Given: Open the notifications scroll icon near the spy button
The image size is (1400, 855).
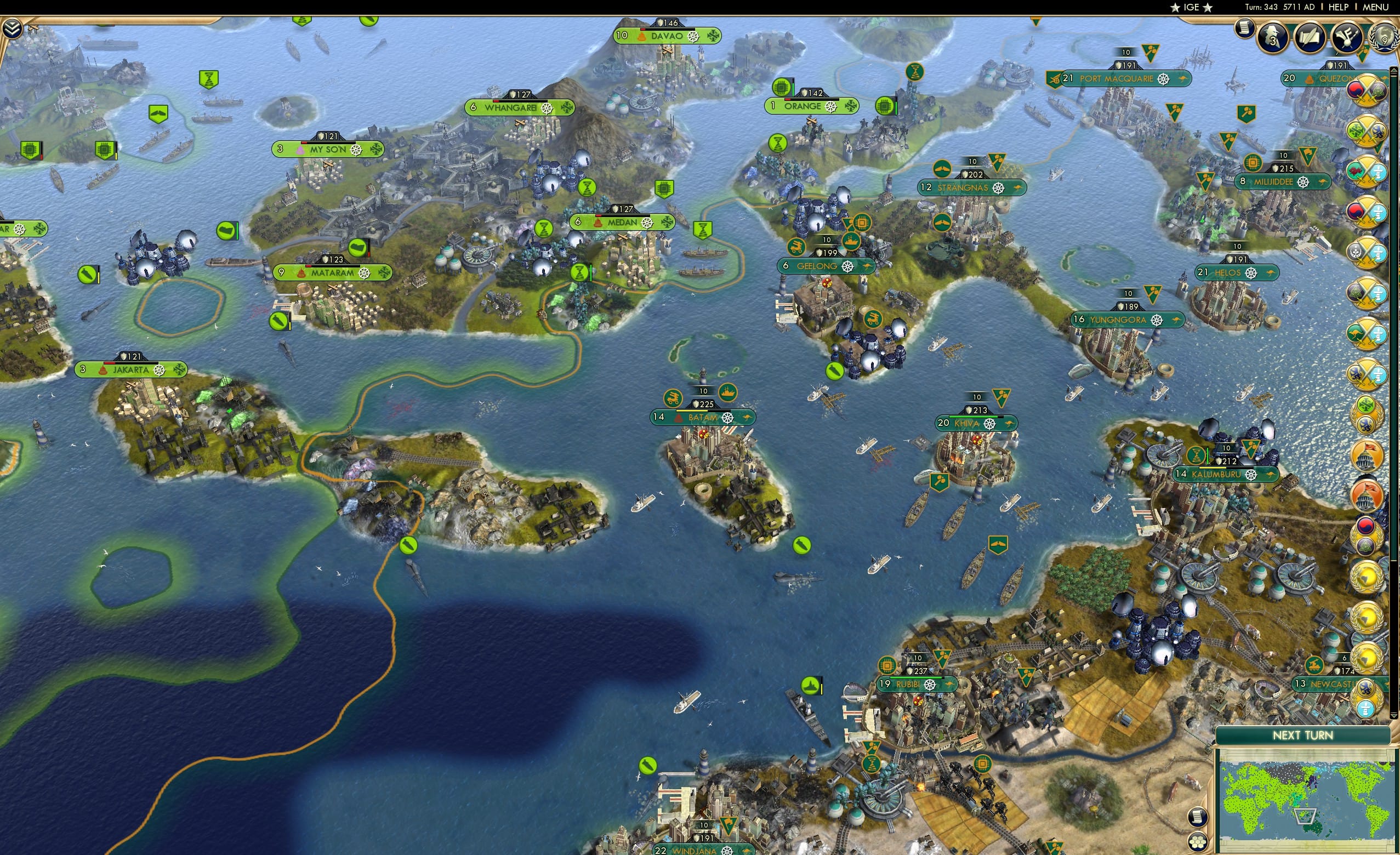Looking at the screenshot, I should coord(1245,30).
